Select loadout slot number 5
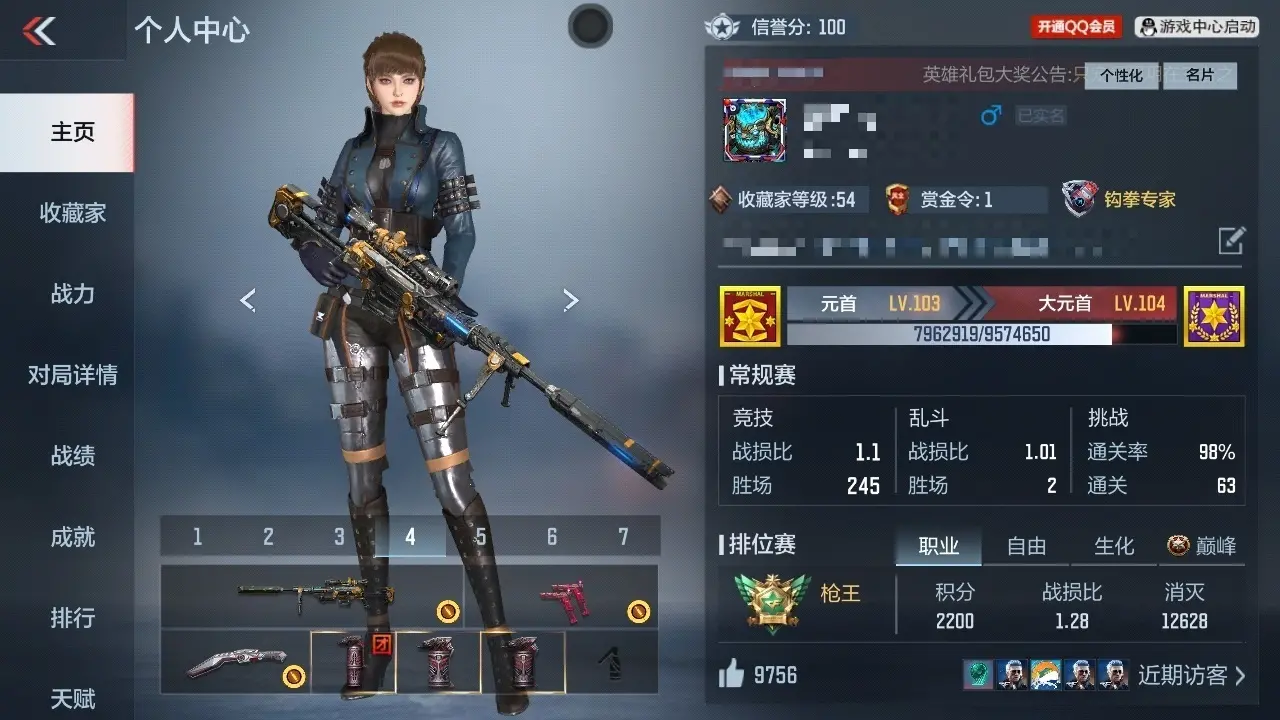The width and height of the screenshot is (1280, 720). (481, 537)
